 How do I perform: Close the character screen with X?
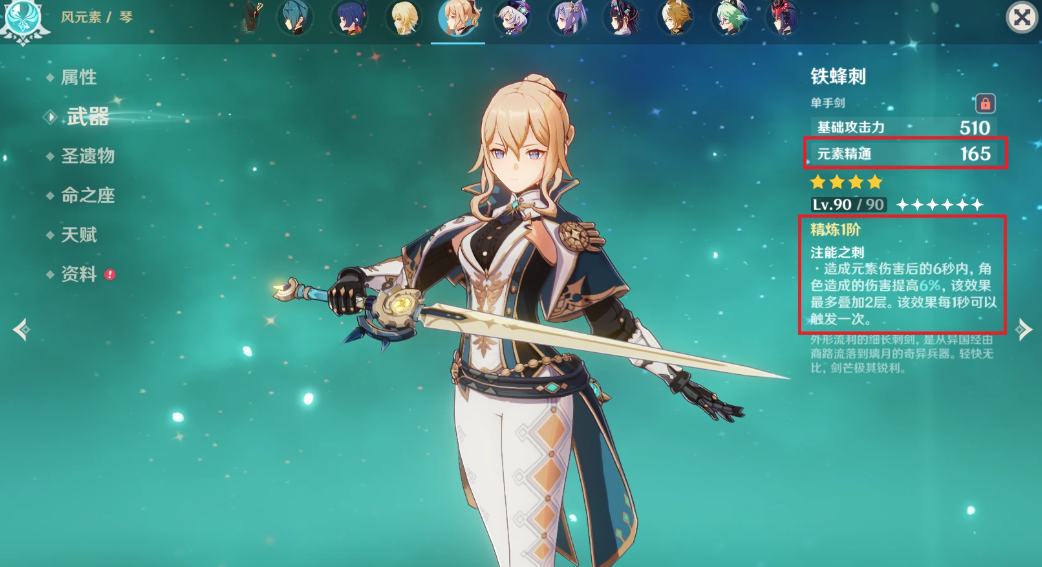[x=1021, y=17]
